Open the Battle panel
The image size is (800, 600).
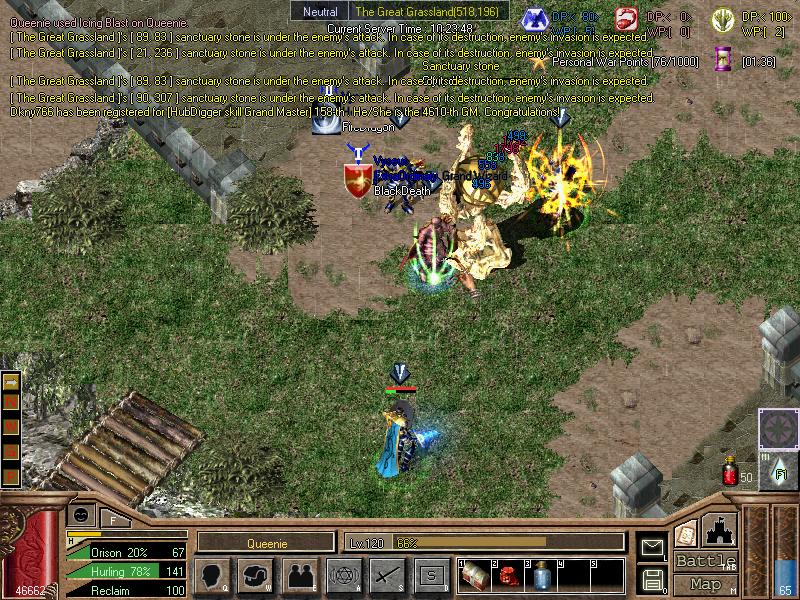[706, 561]
